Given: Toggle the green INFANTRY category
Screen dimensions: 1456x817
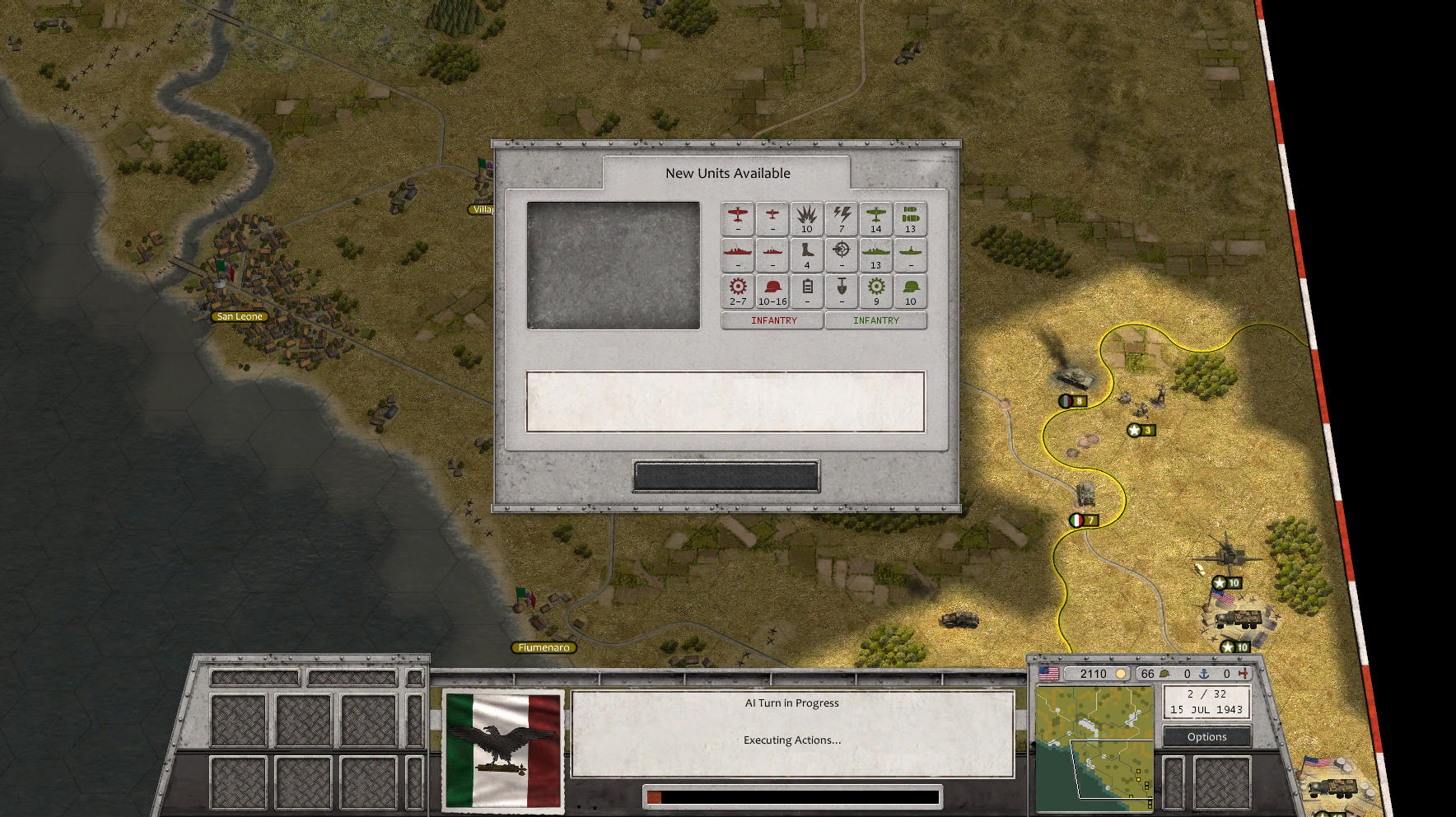Looking at the screenshot, I should 876,320.
